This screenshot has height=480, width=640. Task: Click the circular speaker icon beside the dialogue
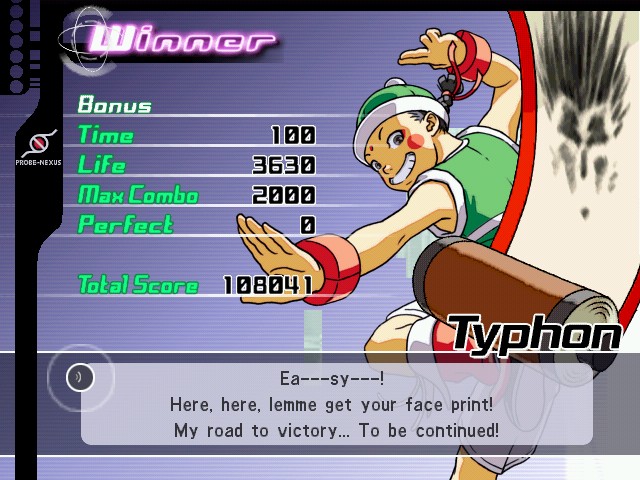[x=81, y=377]
